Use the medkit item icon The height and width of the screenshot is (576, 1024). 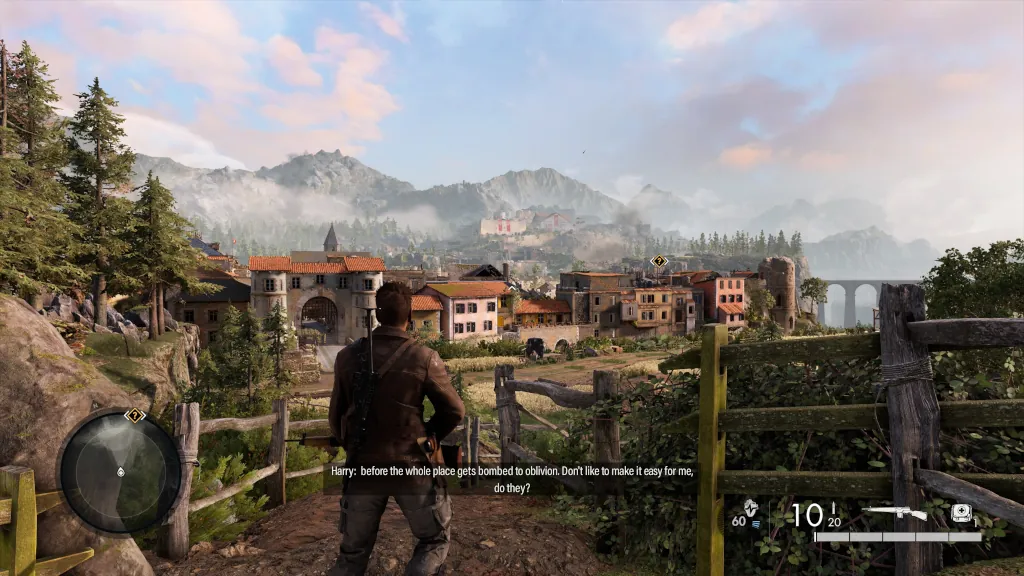click(x=961, y=513)
